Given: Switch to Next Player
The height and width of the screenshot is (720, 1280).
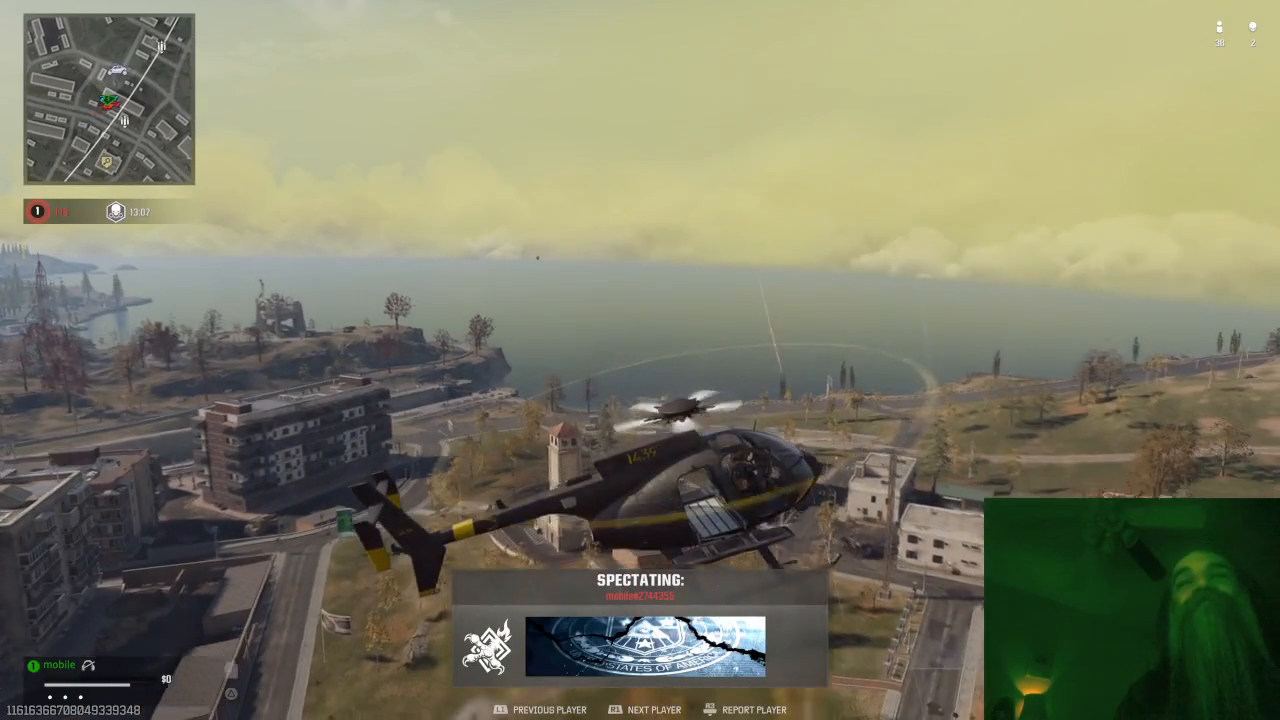Looking at the screenshot, I should click(654, 710).
